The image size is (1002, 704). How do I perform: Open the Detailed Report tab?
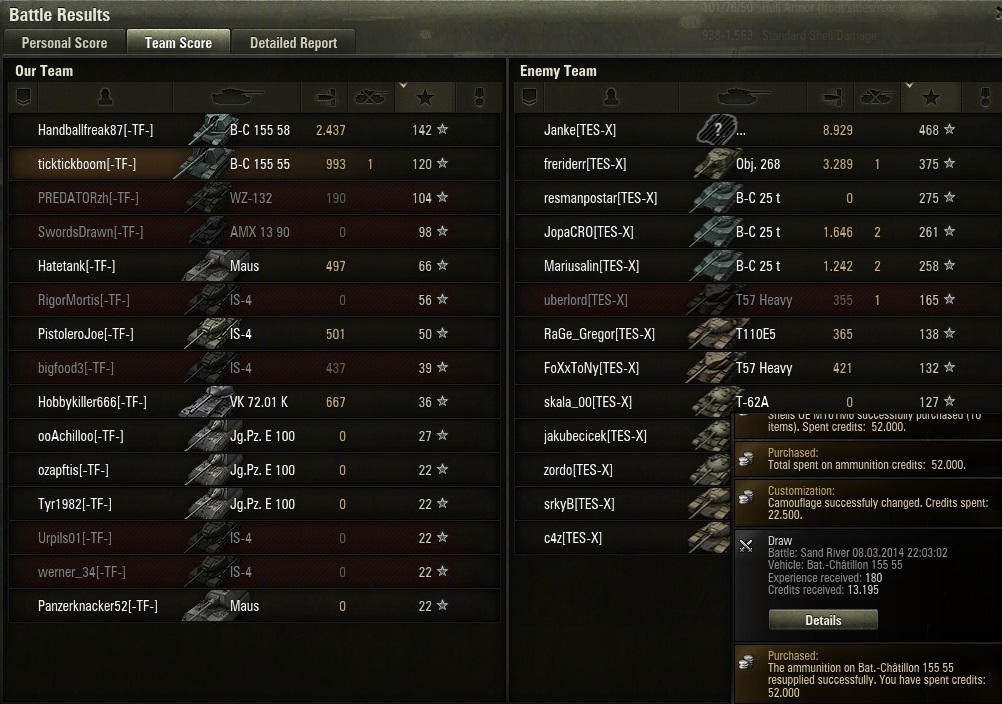coord(293,43)
